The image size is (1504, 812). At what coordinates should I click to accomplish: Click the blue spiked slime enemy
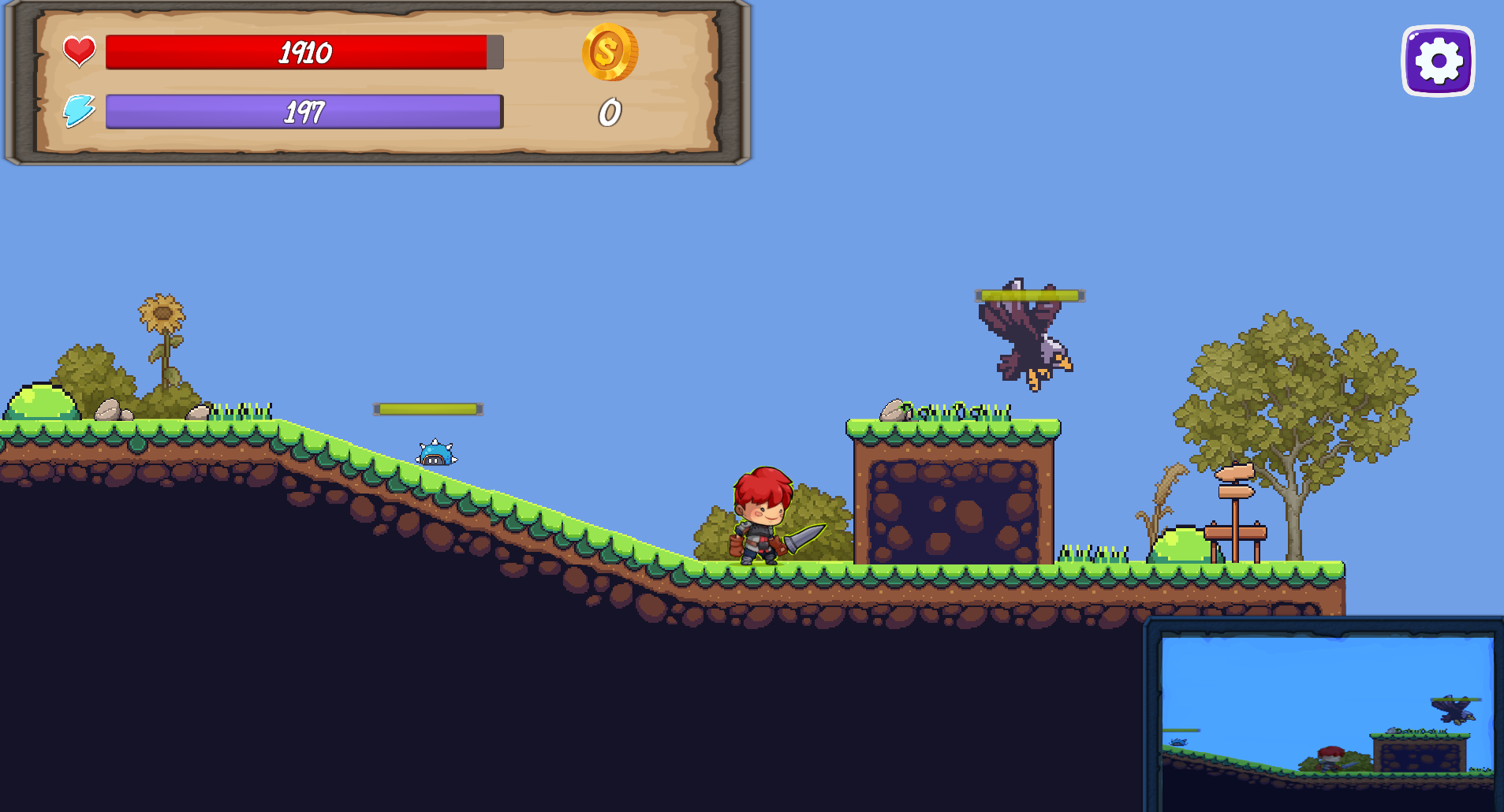pyautogui.click(x=435, y=452)
